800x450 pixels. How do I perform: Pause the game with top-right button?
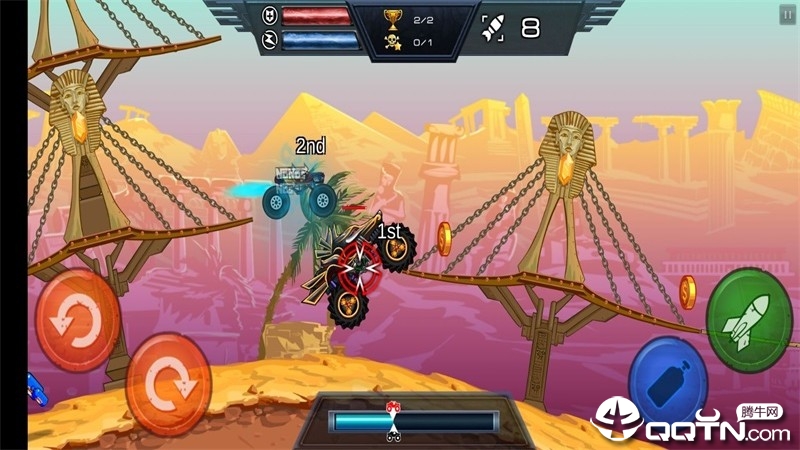pyautogui.click(x=787, y=13)
